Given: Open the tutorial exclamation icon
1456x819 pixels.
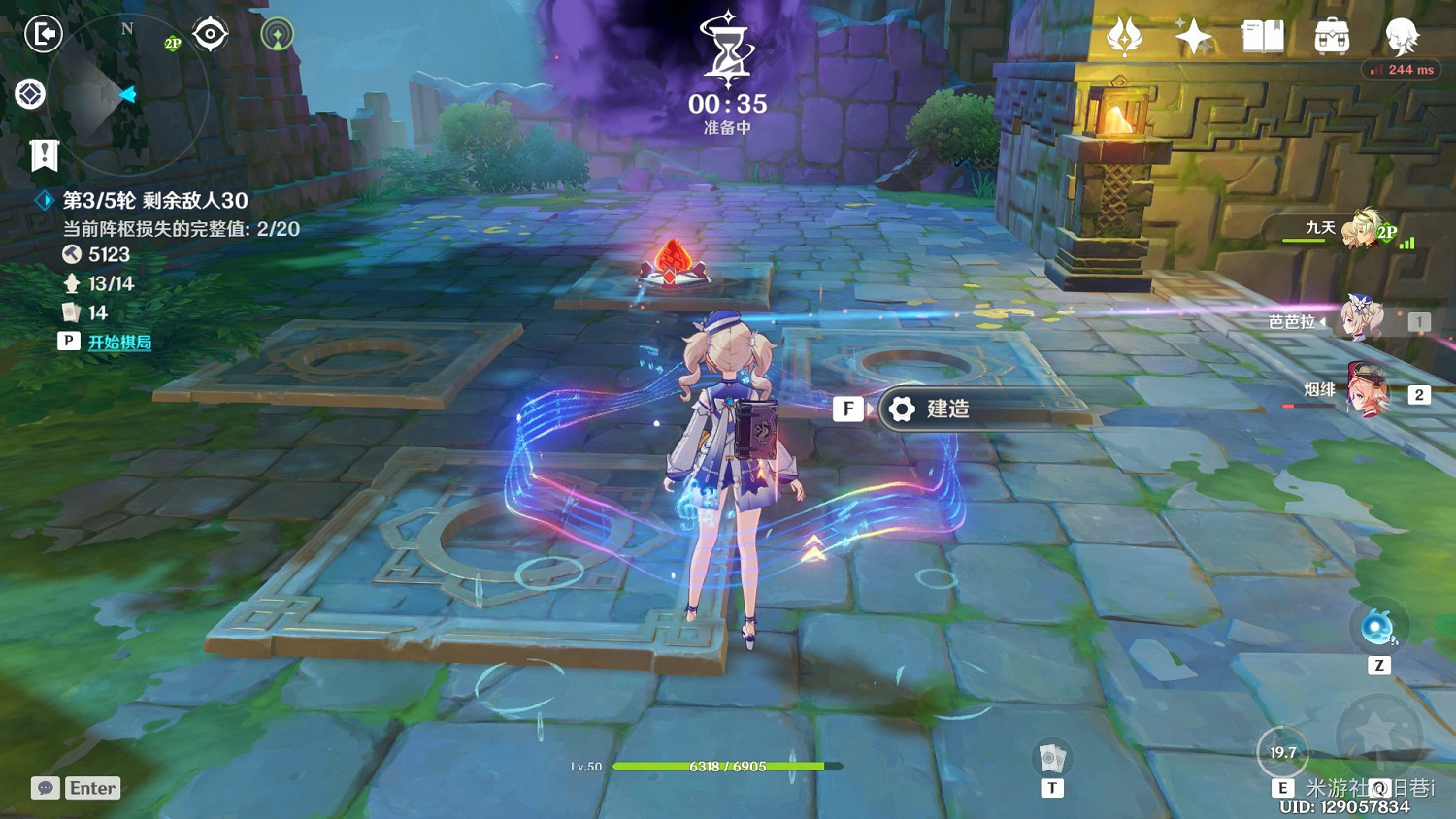Looking at the screenshot, I should coord(43,153).
